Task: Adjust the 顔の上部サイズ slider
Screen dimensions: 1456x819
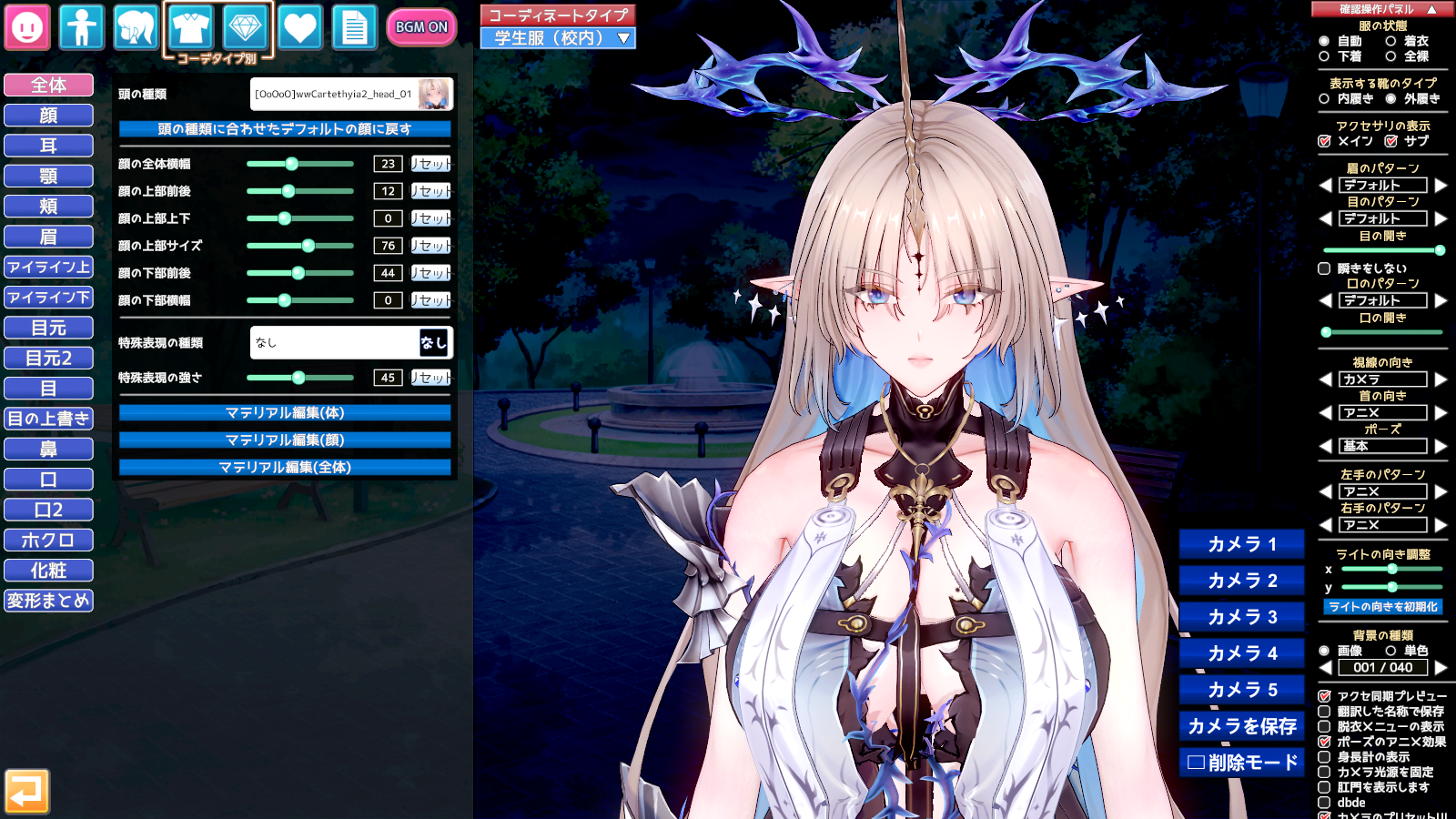Action: click(308, 246)
